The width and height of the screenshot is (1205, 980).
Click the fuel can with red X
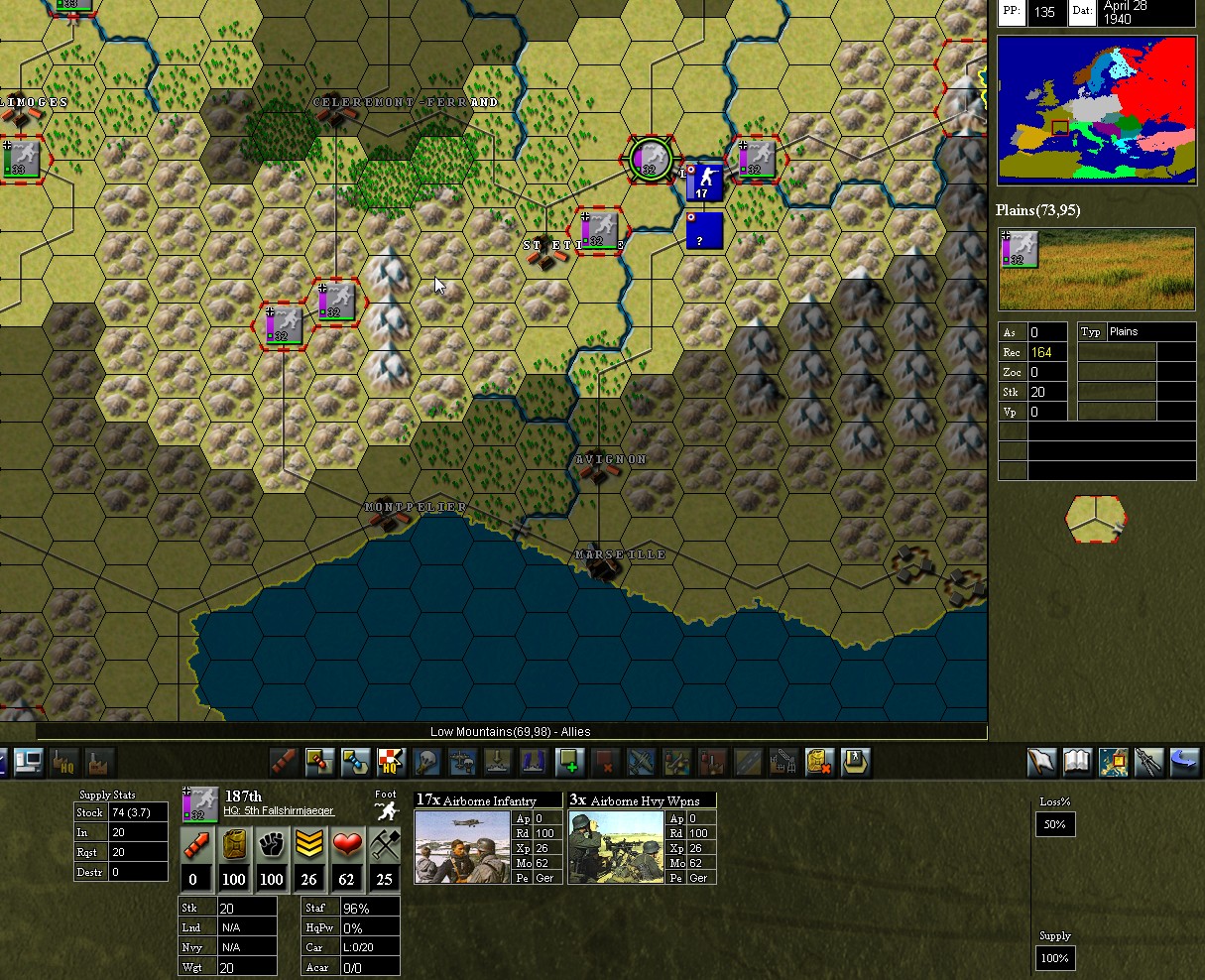[x=818, y=762]
